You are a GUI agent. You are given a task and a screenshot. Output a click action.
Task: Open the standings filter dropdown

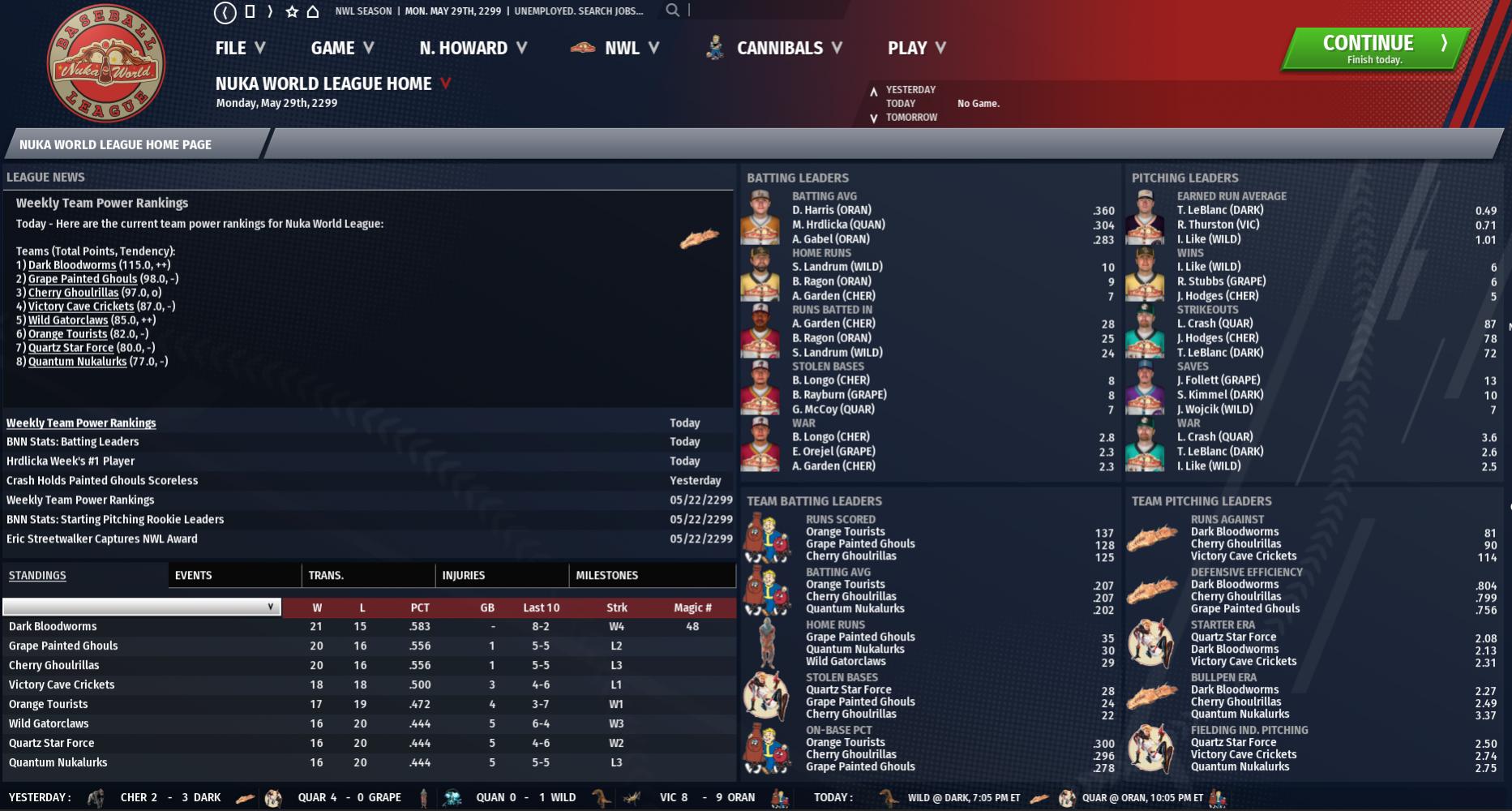point(142,607)
